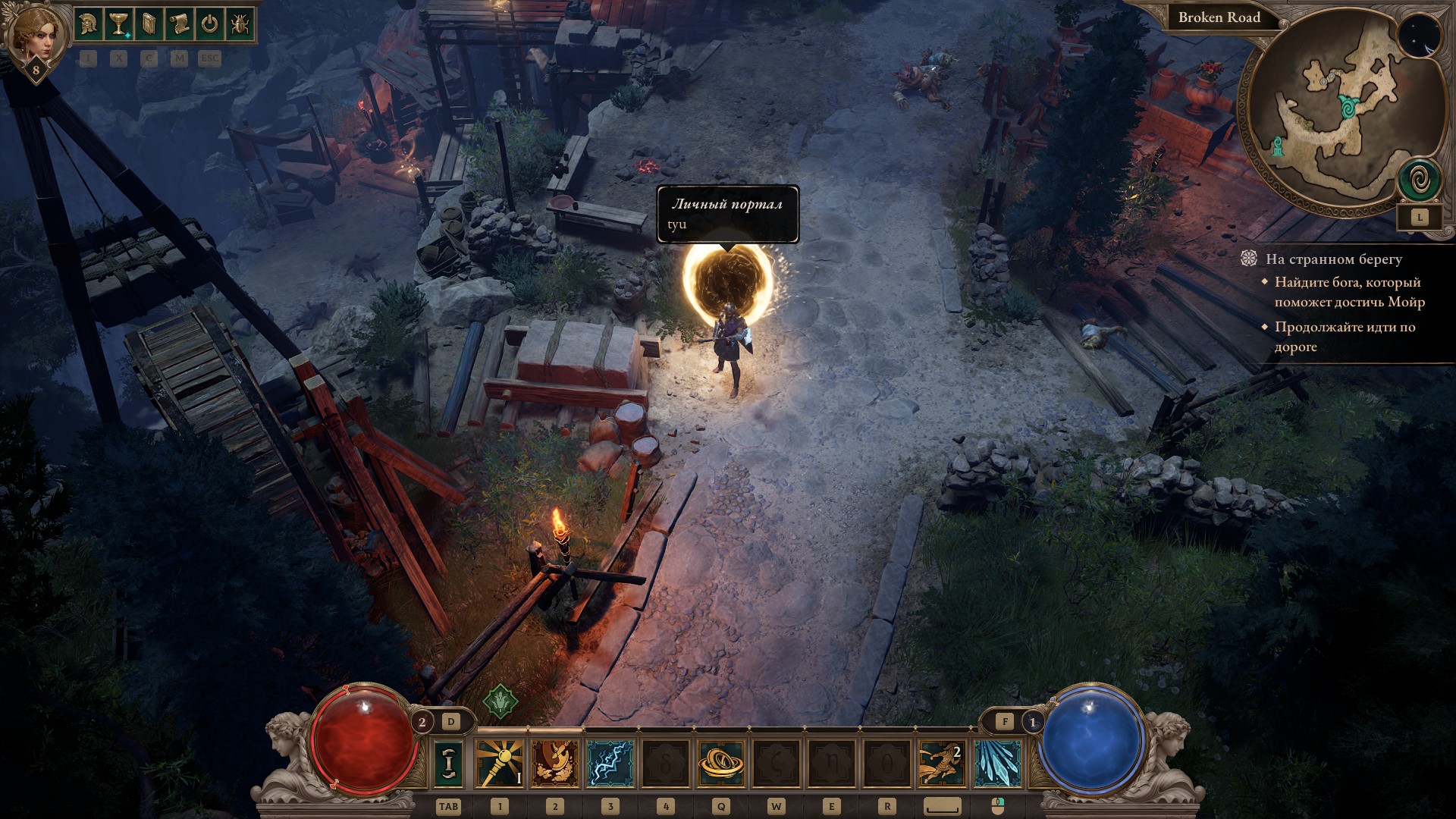This screenshot has width=1456, height=819.
Task: Swap weapon set with arrows icon
Action: point(449,763)
